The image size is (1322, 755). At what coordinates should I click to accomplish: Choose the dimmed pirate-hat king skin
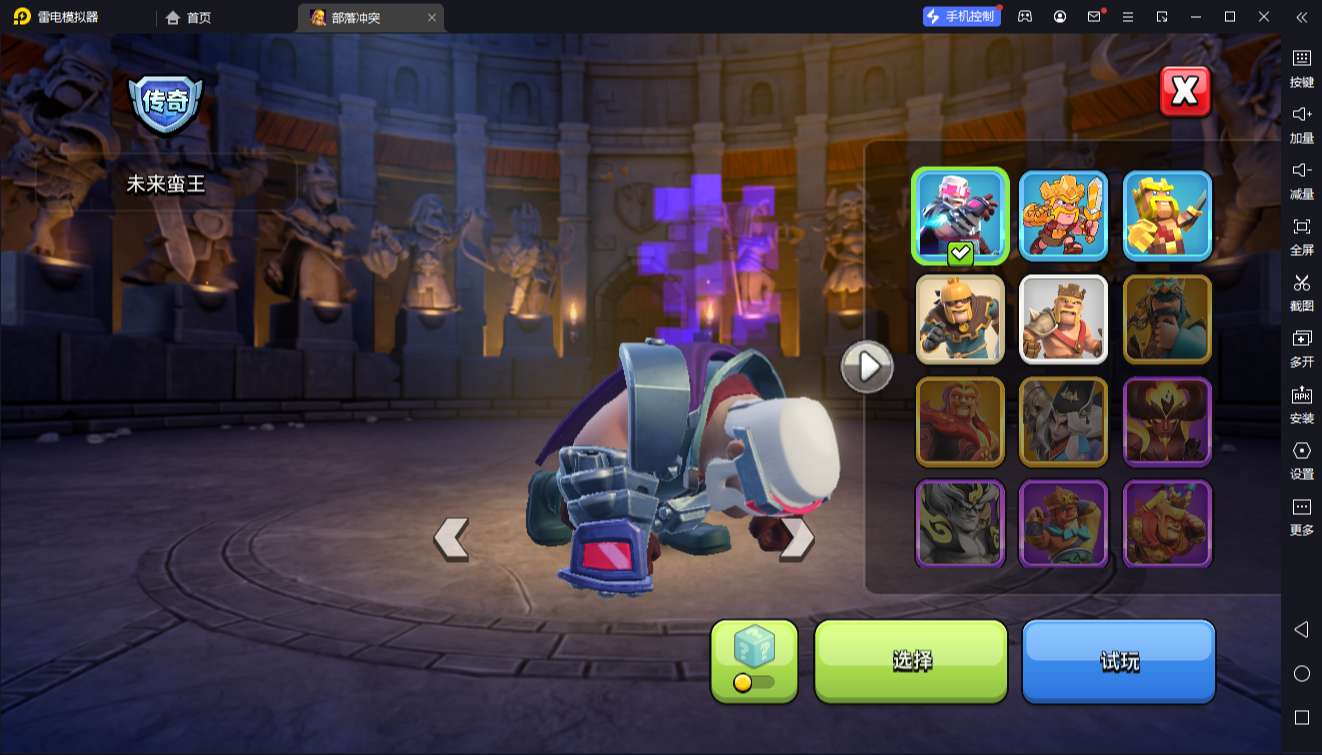pos(1063,421)
